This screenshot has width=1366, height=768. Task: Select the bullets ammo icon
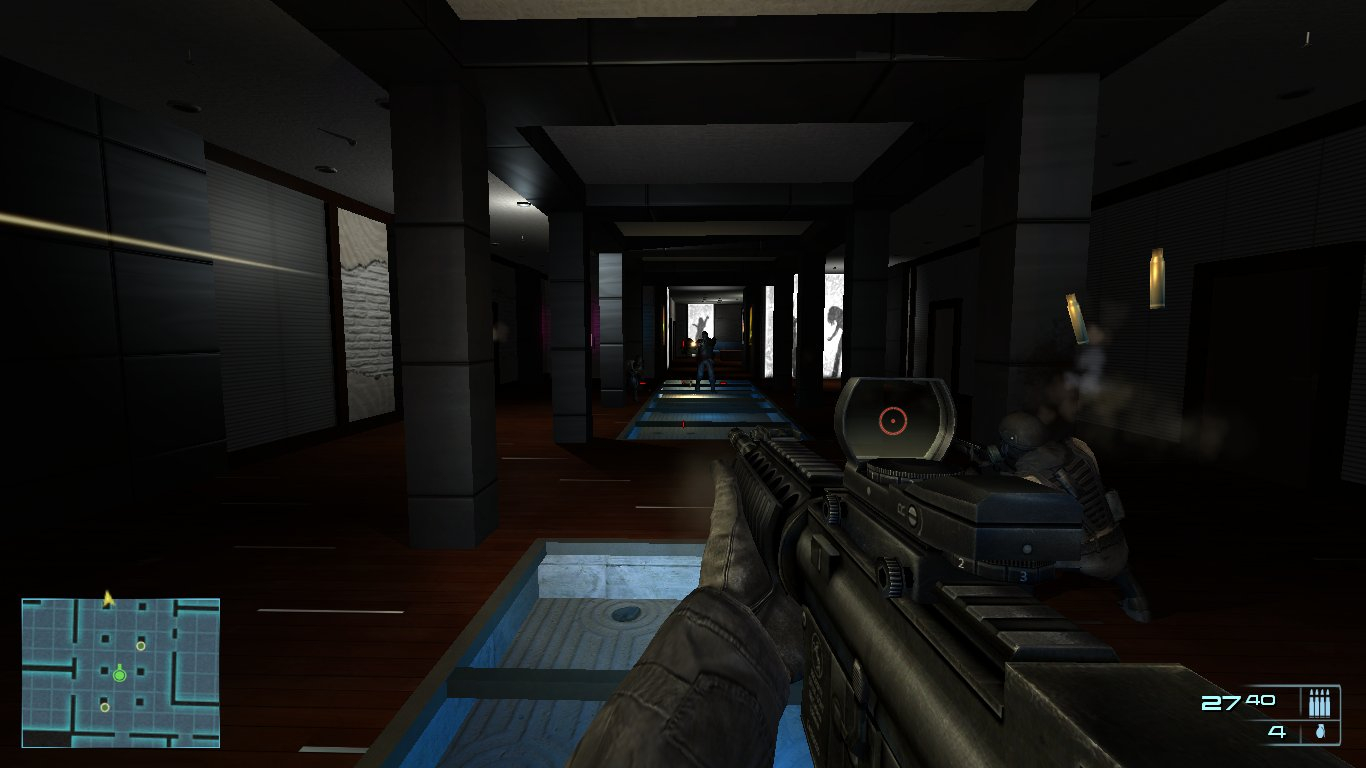click(x=1320, y=702)
